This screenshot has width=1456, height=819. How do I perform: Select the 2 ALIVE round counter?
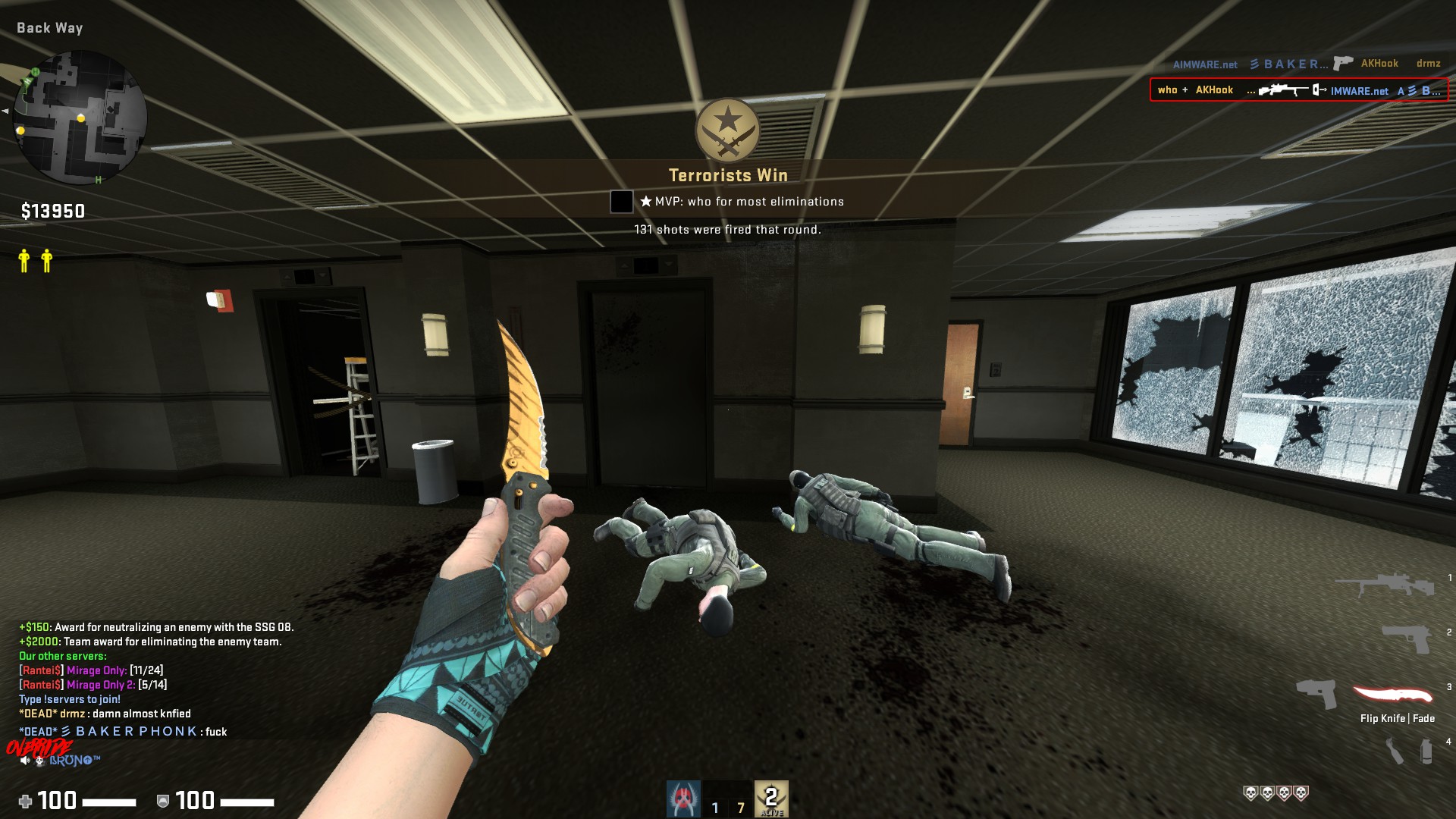point(771,796)
